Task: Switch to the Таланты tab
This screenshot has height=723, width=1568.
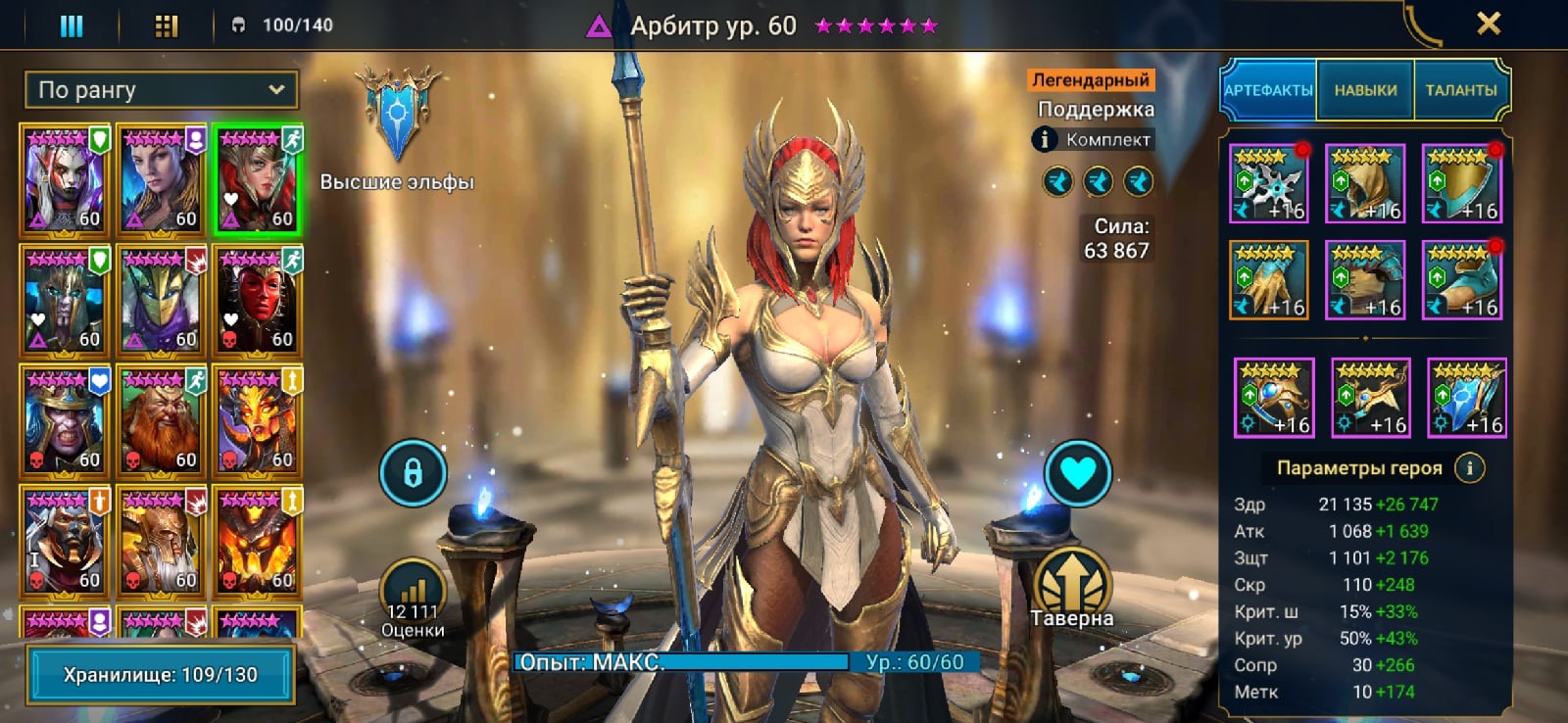Action: tap(1460, 90)
